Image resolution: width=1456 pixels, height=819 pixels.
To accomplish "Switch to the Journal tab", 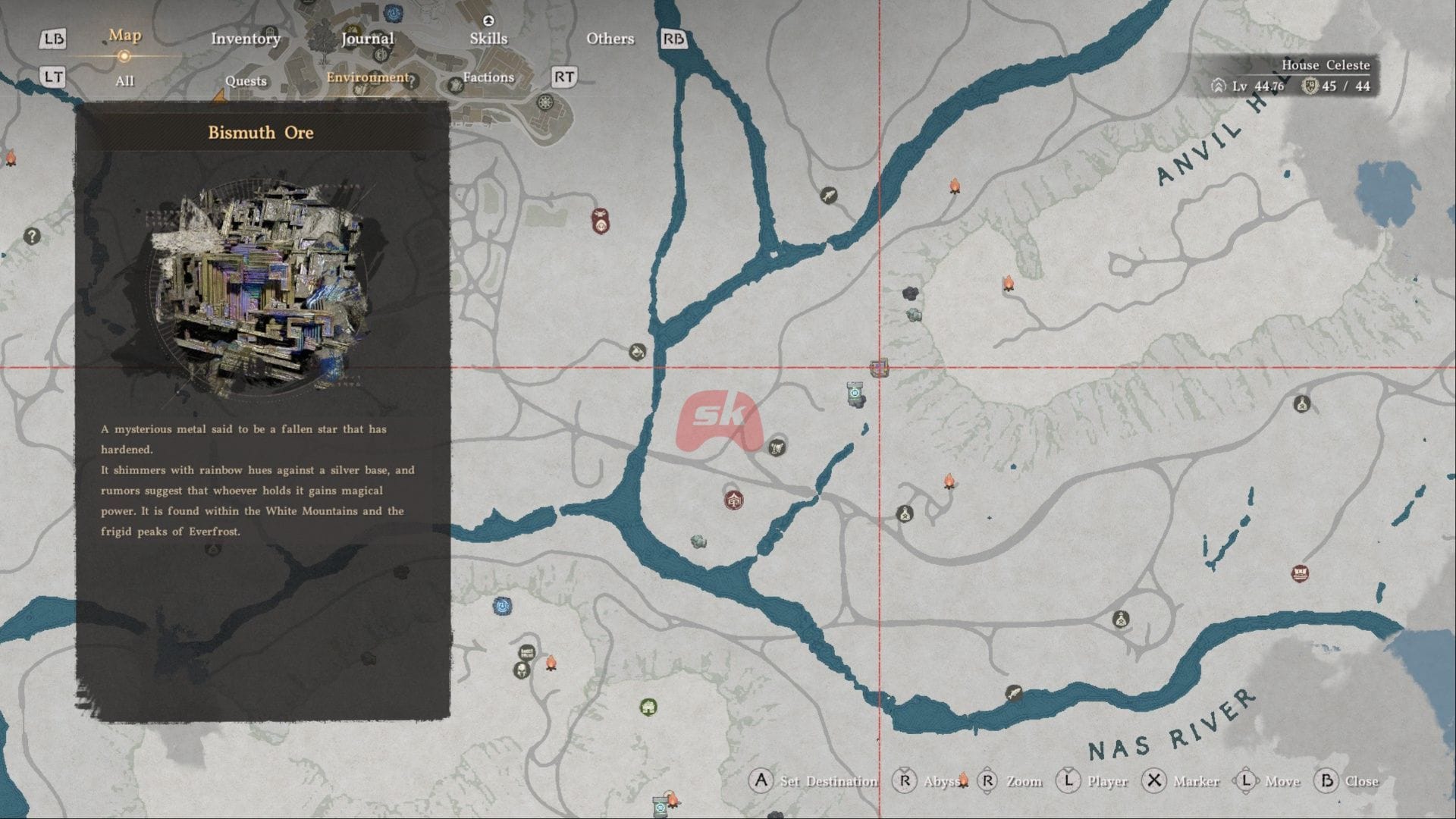I will point(367,39).
